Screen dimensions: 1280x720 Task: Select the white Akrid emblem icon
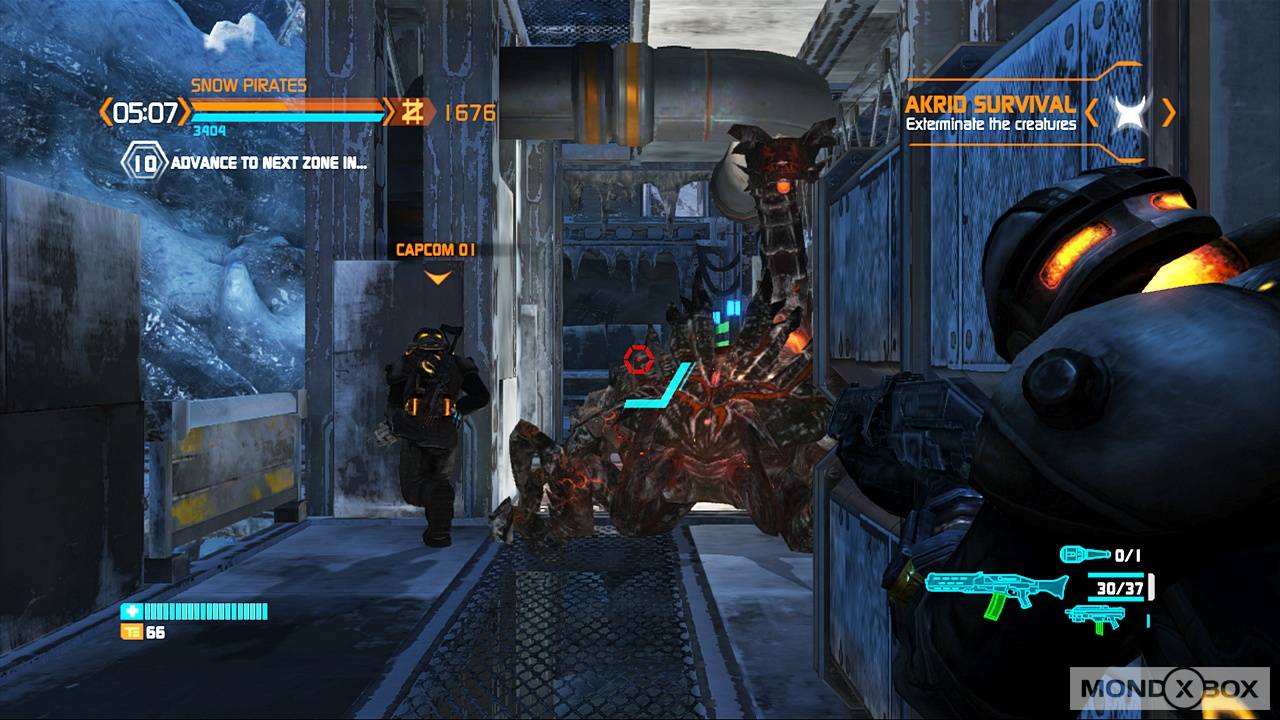click(x=1130, y=112)
